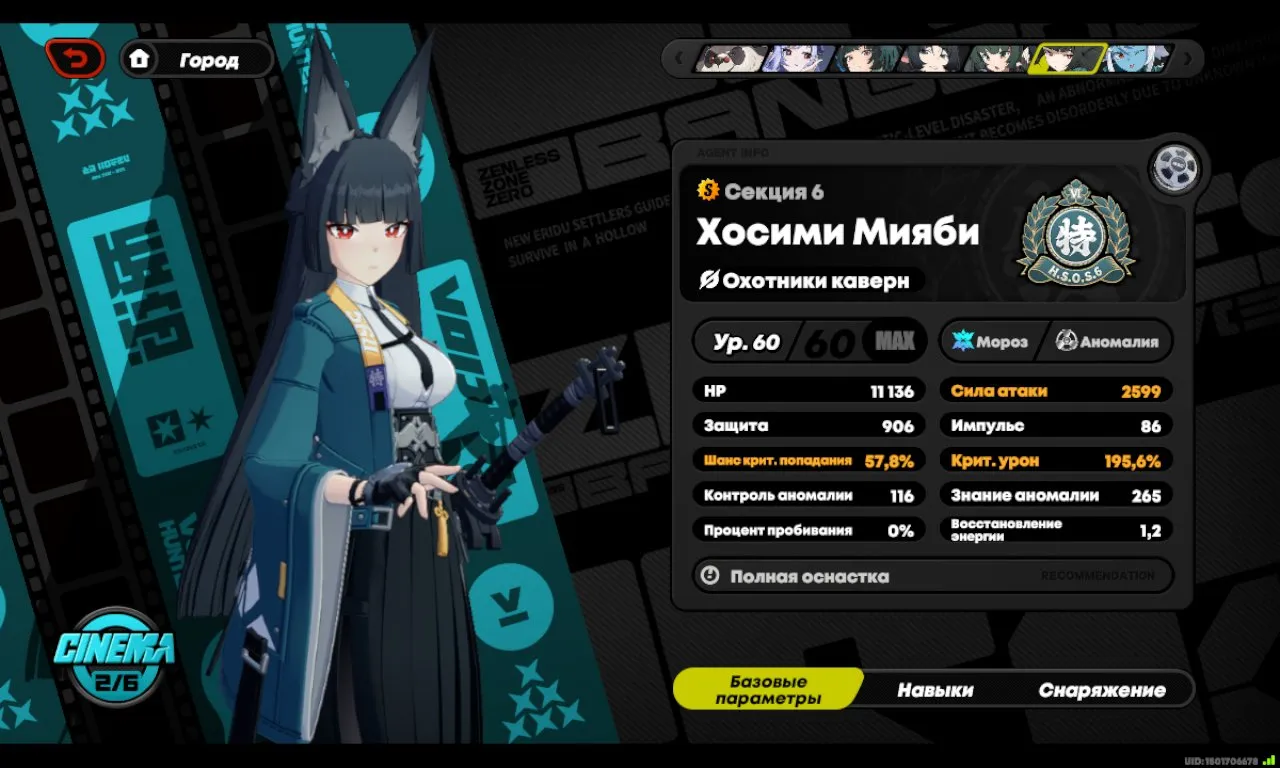
Task: Click the Ур. 60 level progress display
Action: click(746, 340)
